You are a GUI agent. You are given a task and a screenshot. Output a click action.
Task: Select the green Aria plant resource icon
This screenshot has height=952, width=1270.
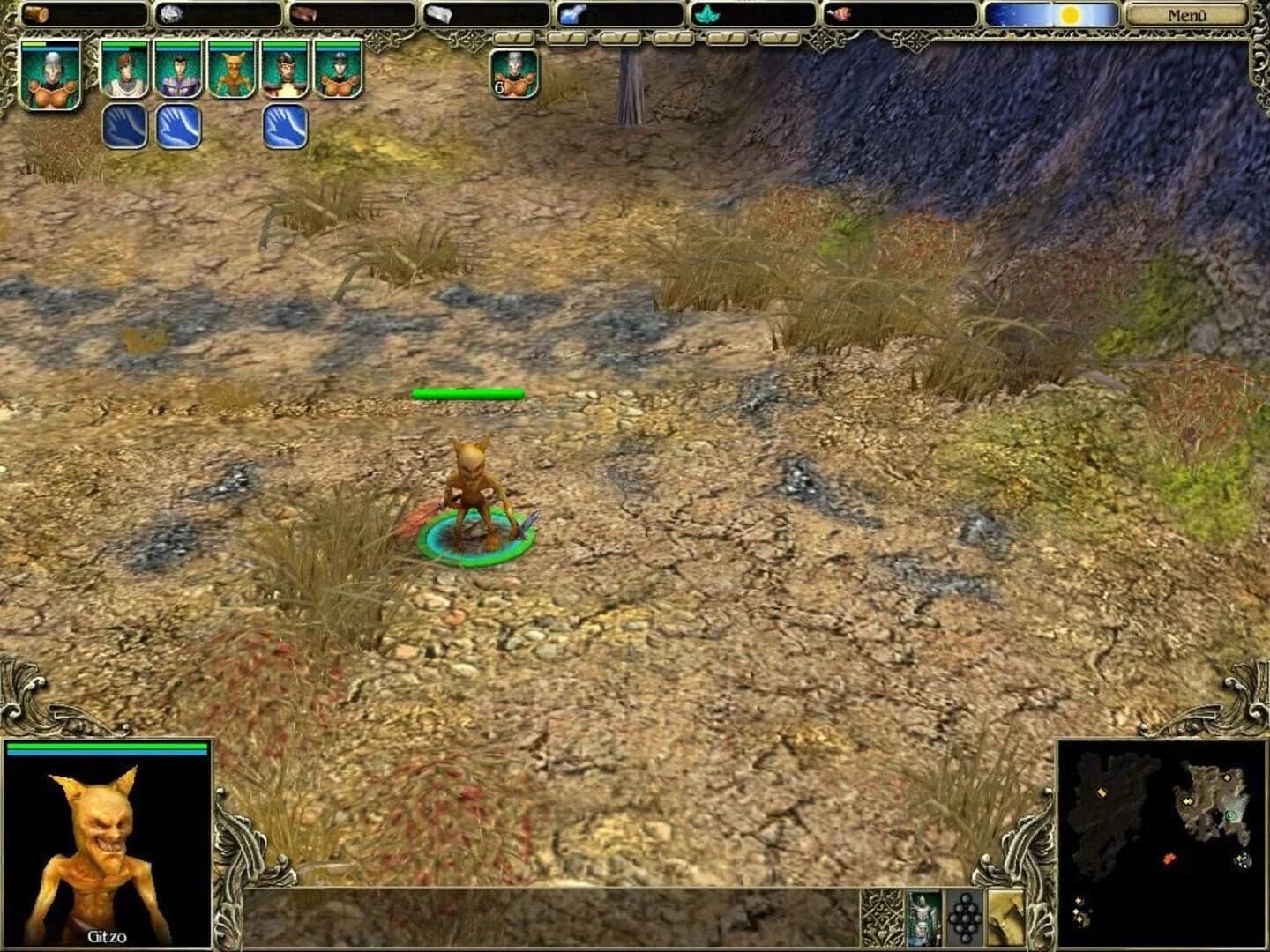pyautogui.click(x=706, y=13)
